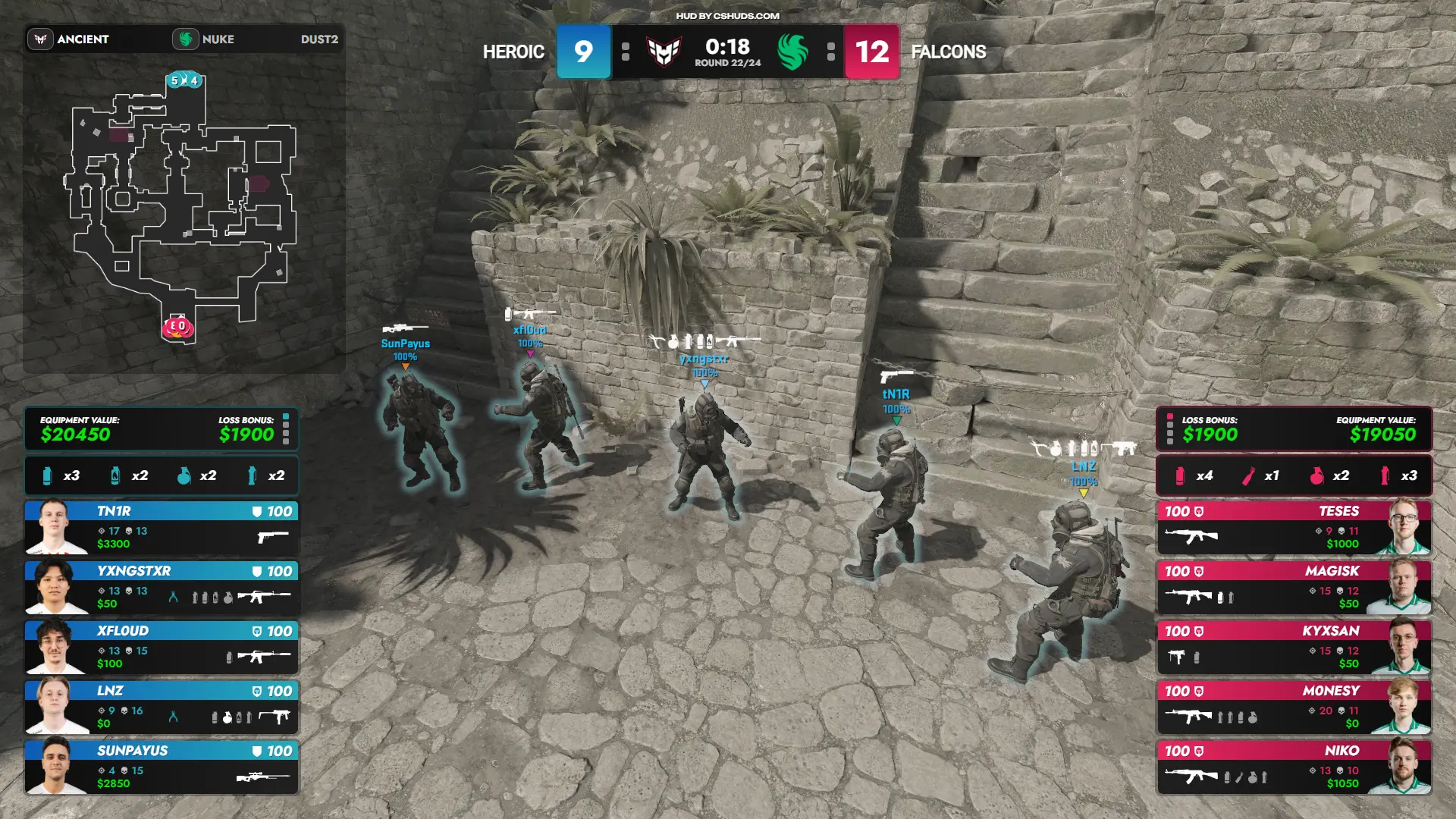
Task: Click the Falcons team logo
Action: (x=792, y=52)
